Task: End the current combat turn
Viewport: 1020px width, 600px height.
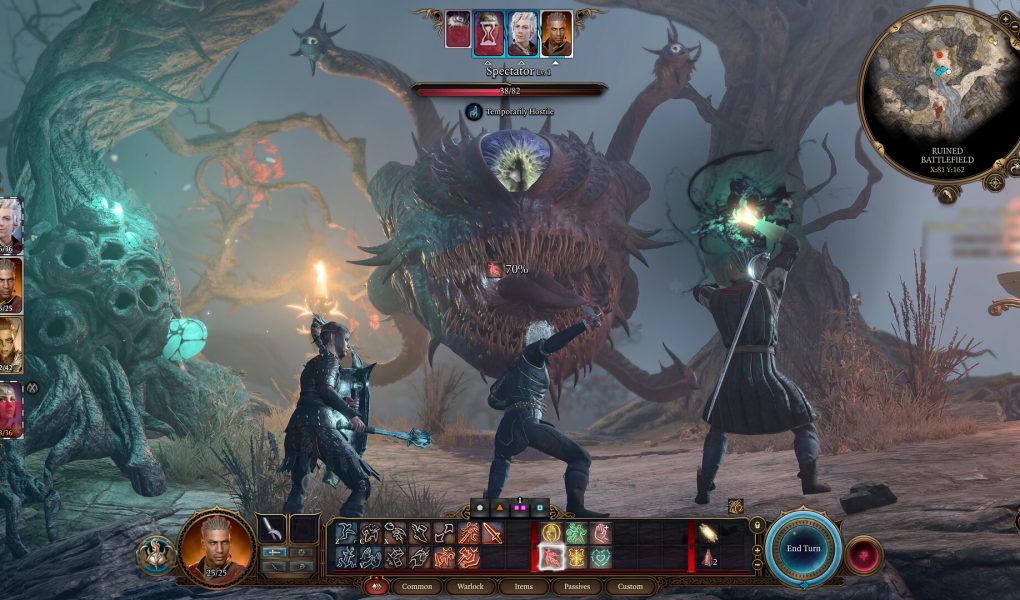Action: pyautogui.click(x=803, y=548)
